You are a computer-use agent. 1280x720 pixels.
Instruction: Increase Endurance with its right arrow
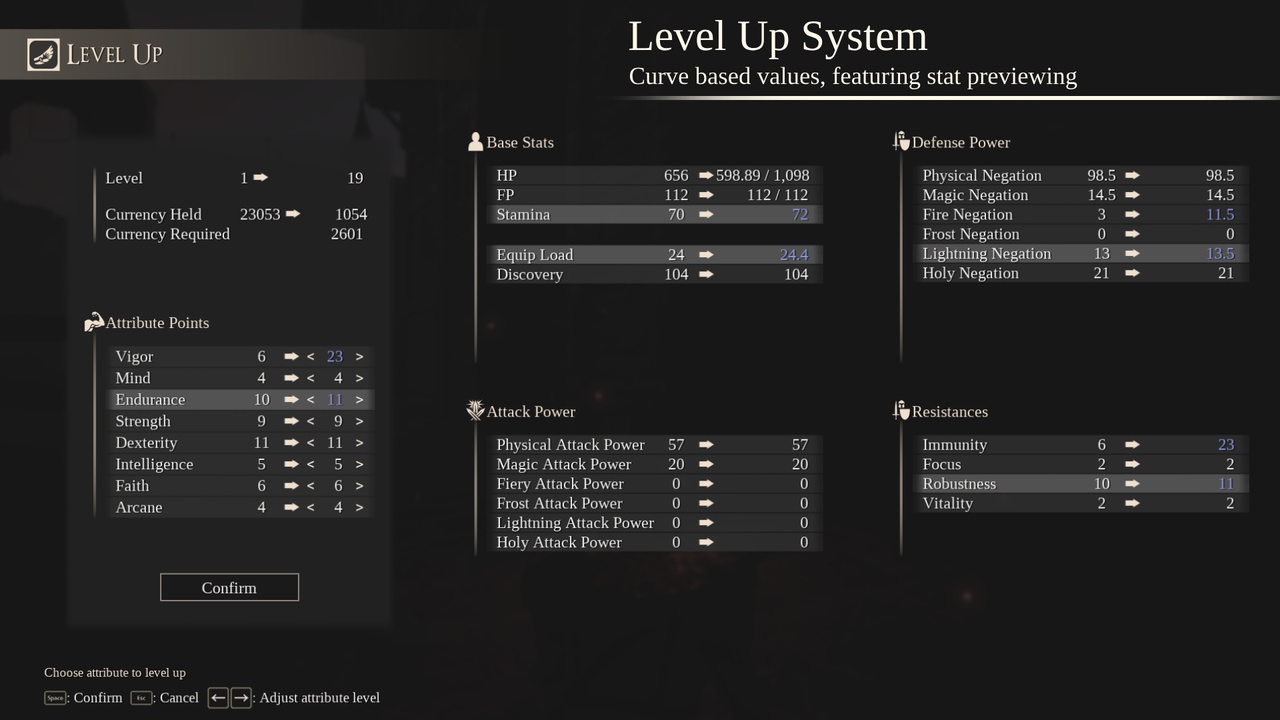click(359, 399)
